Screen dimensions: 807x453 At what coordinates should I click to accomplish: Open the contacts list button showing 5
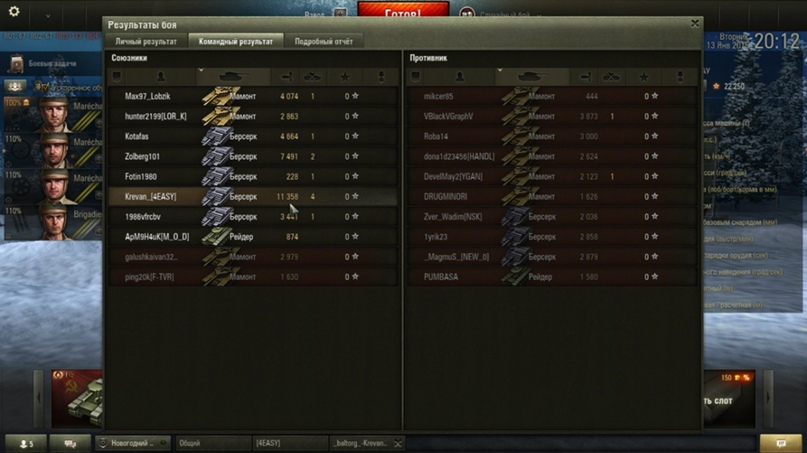tap(24, 443)
